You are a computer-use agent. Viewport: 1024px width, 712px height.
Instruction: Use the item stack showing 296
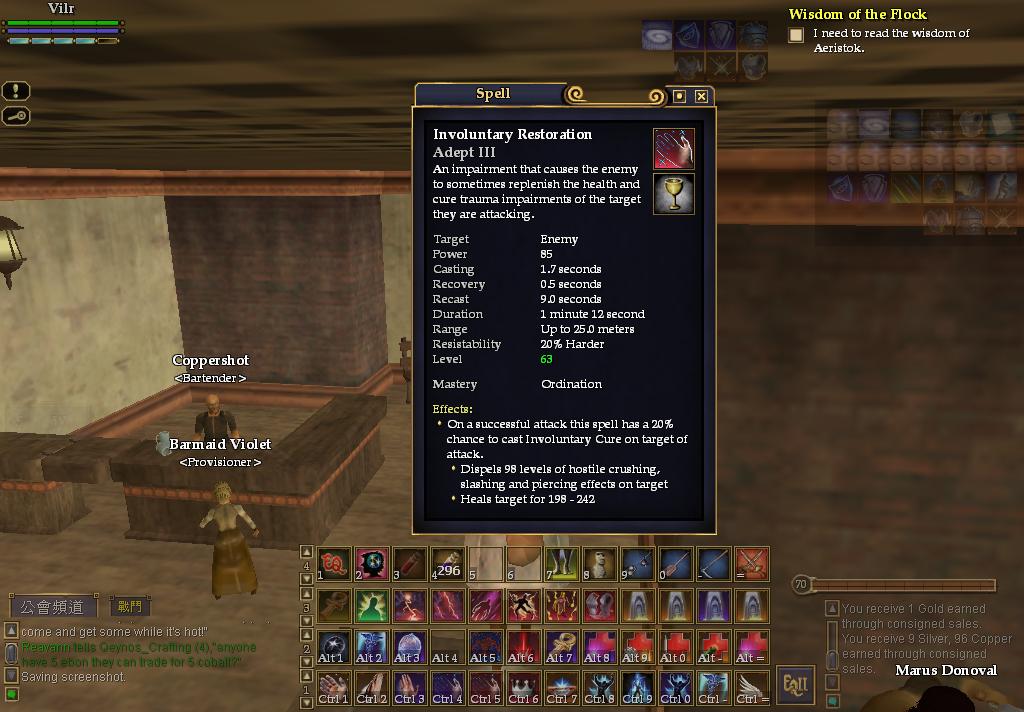pos(447,565)
